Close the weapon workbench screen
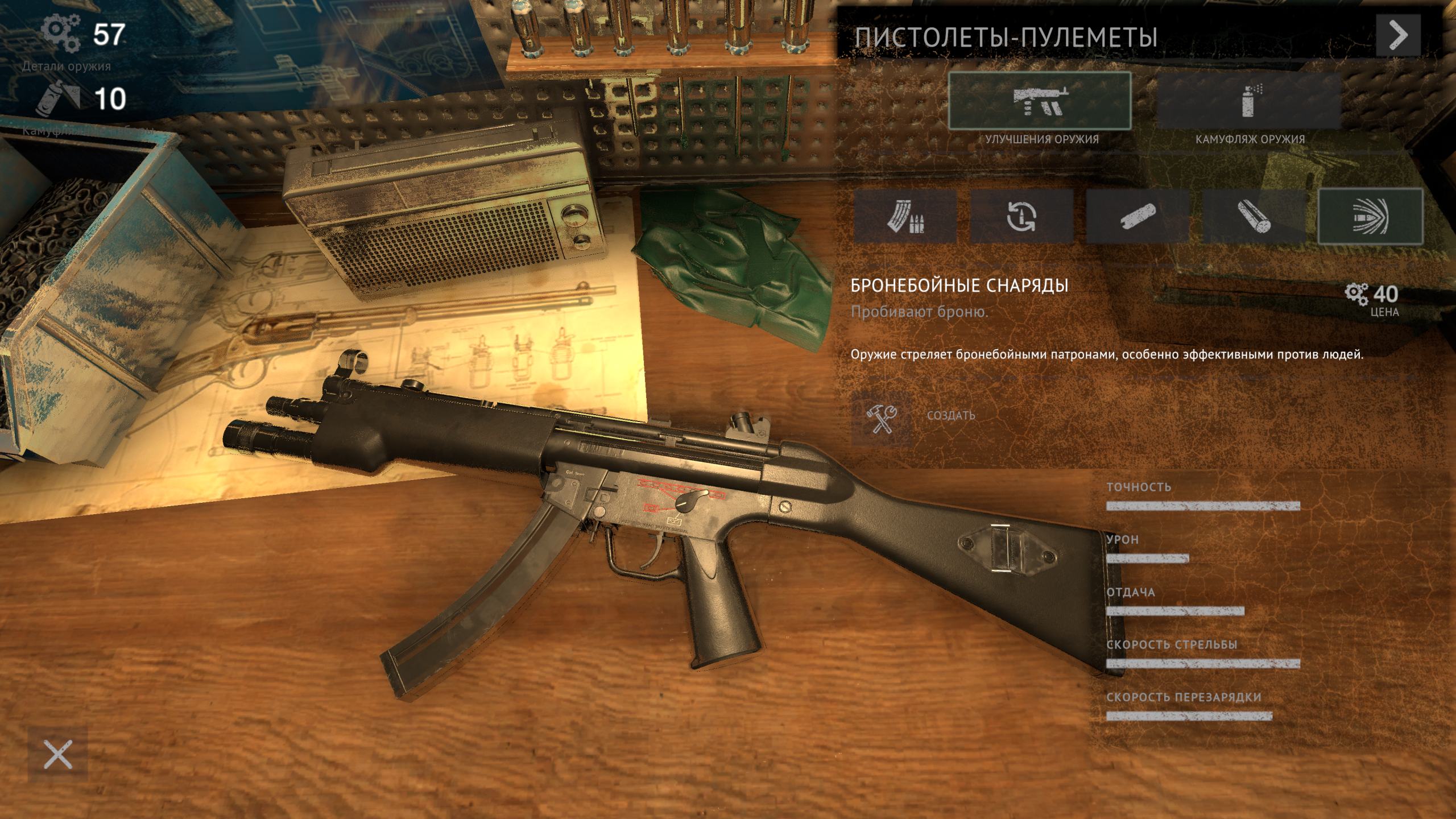Viewport: 1456px width, 819px height. (58, 755)
